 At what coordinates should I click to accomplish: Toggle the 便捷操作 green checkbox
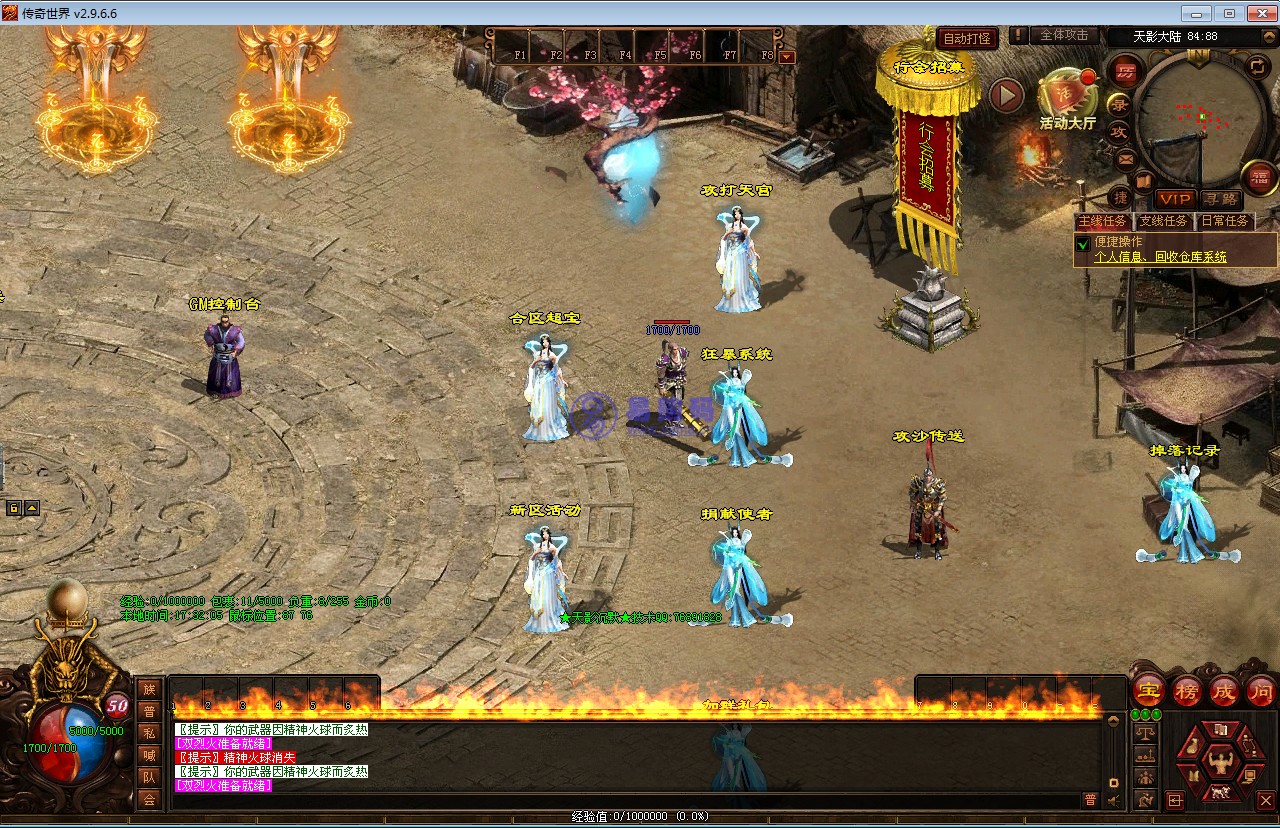tap(1083, 244)
